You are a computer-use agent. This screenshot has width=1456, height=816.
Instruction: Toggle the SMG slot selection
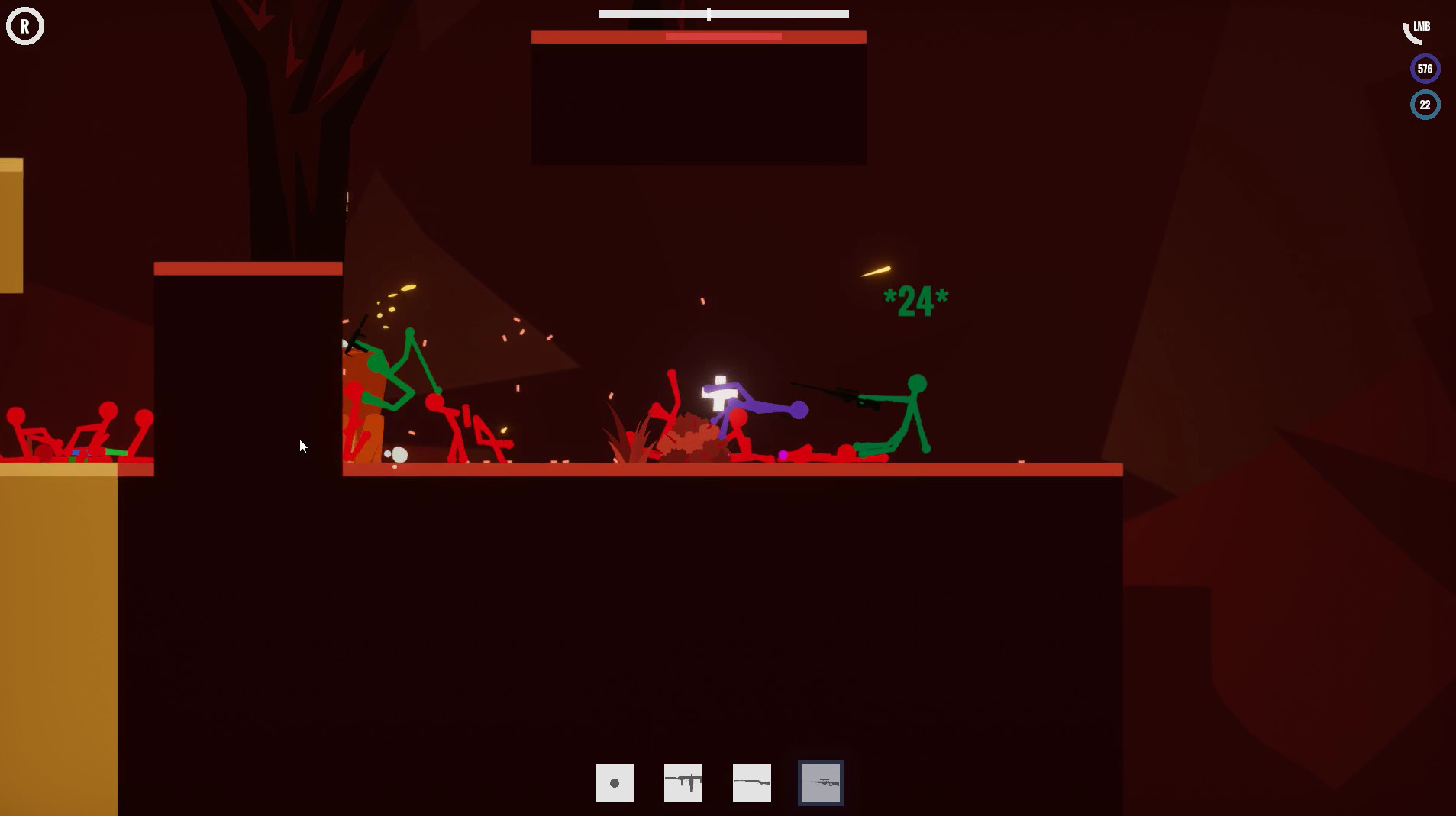point(683,782)
